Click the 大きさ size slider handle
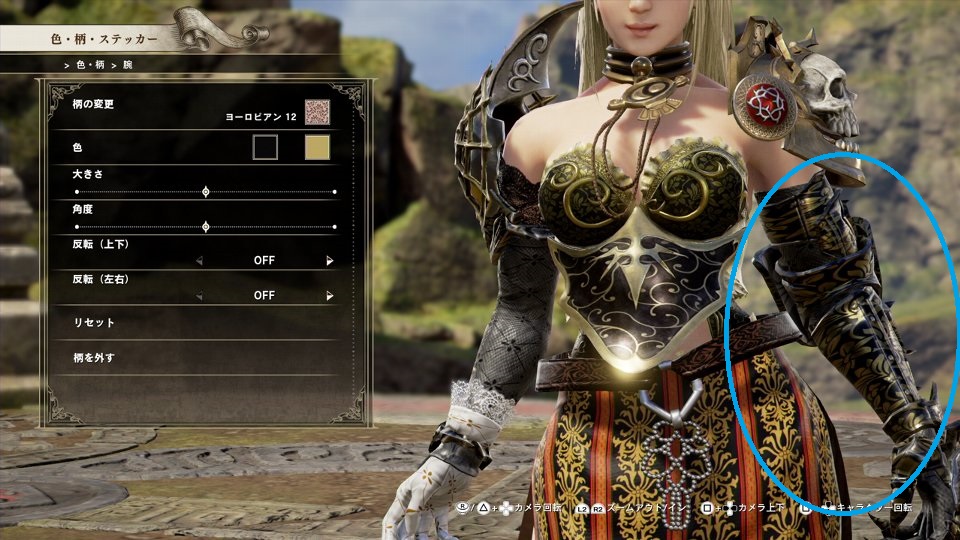 click(206, 191)
